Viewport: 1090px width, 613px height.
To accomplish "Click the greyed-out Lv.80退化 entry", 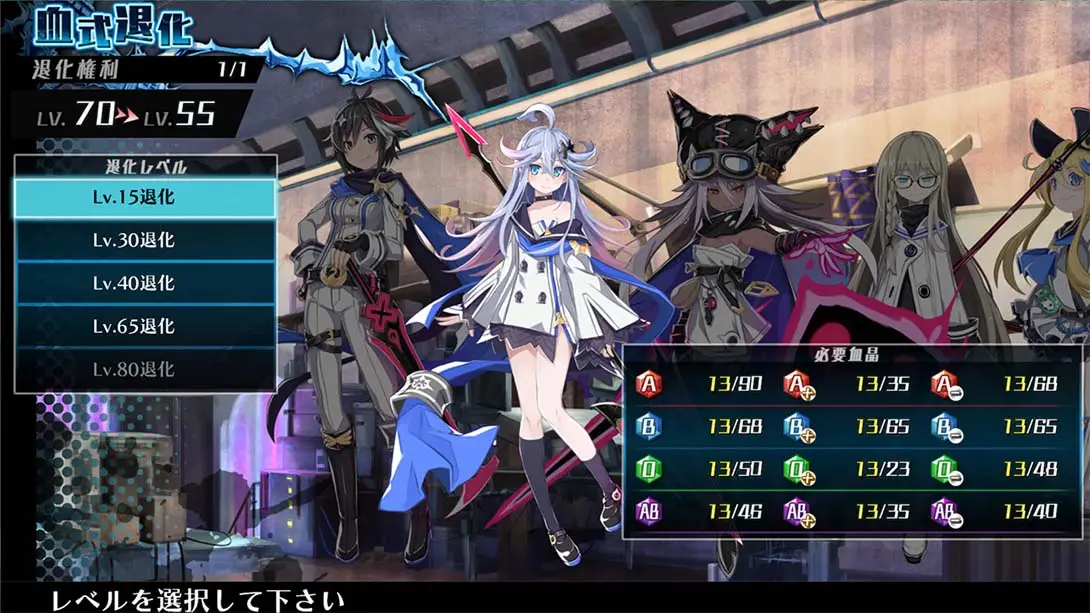I will tap(145, 370).
